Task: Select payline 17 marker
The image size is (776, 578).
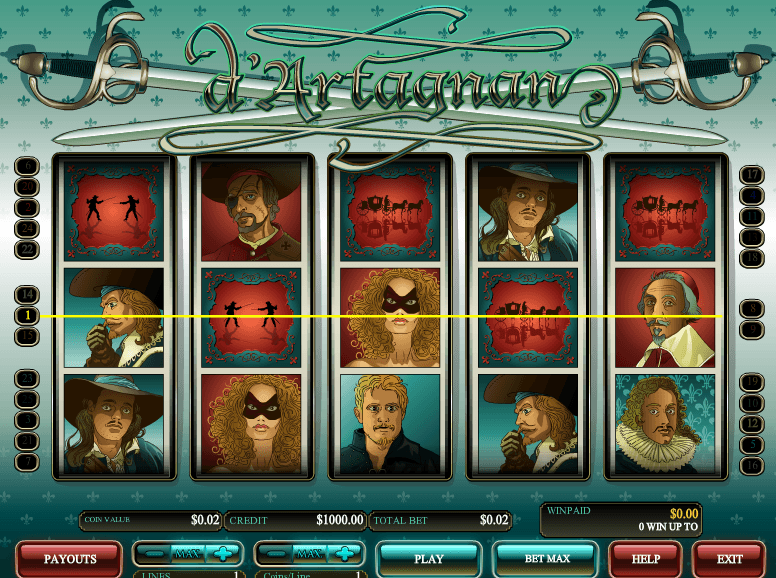Action: coord(752,175)
